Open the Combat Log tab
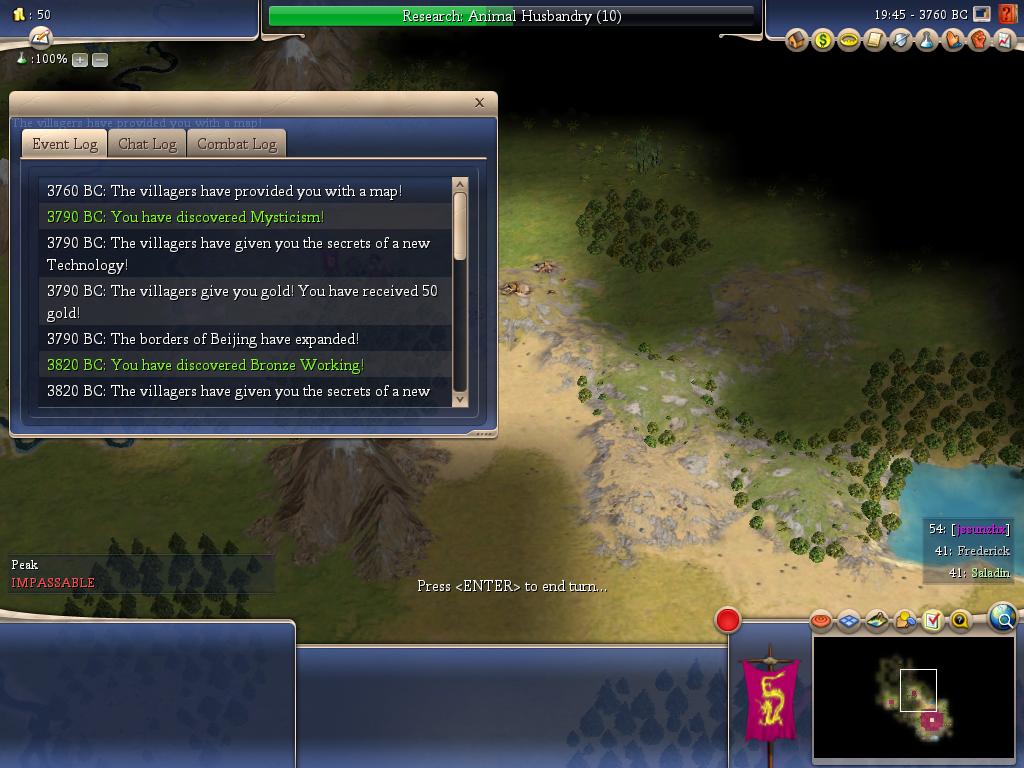The height and width of the screenshot is (768, 1024). coord(236,144)
